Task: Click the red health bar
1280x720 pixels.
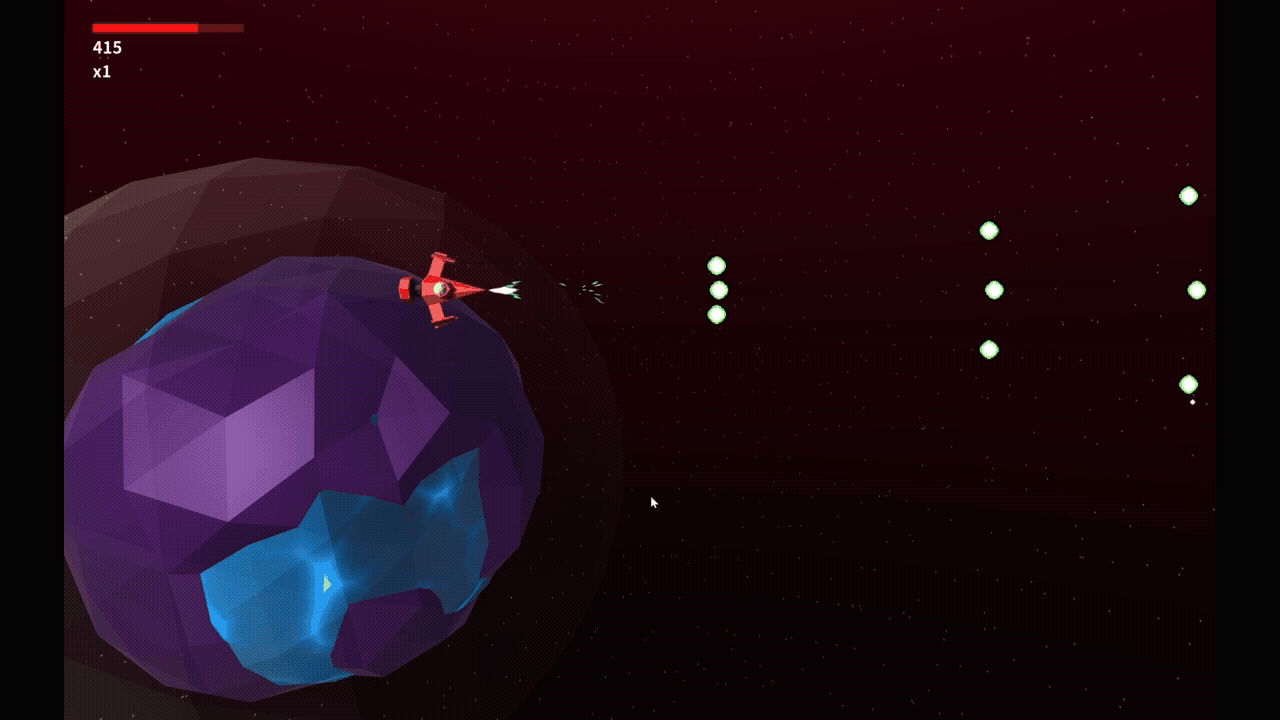Action: [145, 26]
